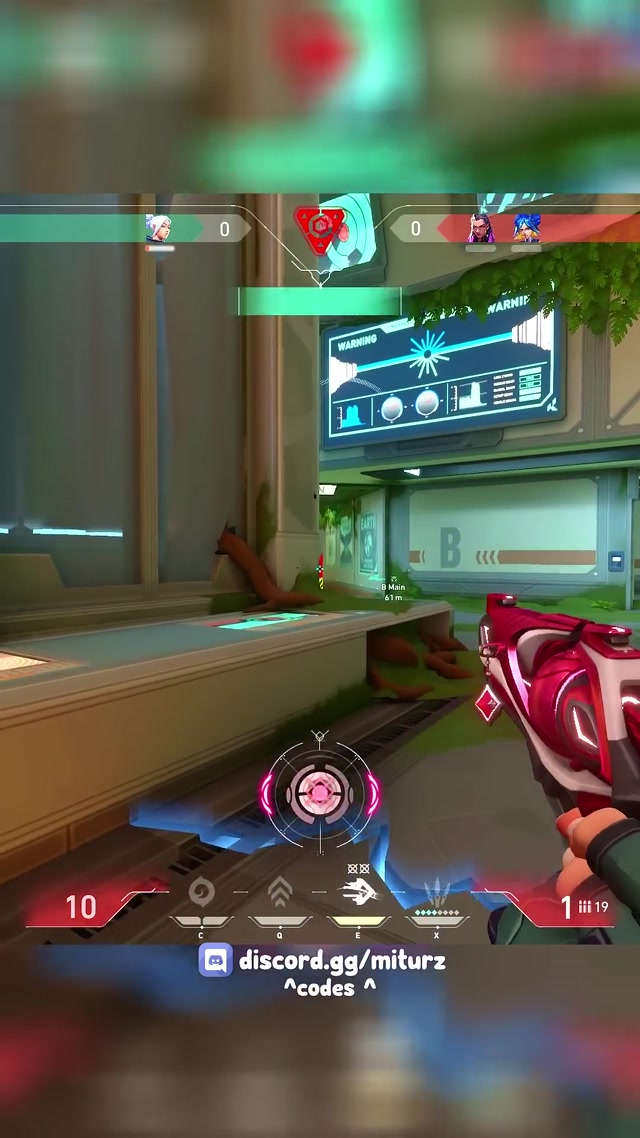Trigger the Tailwind dash ability

coord(358,890)
